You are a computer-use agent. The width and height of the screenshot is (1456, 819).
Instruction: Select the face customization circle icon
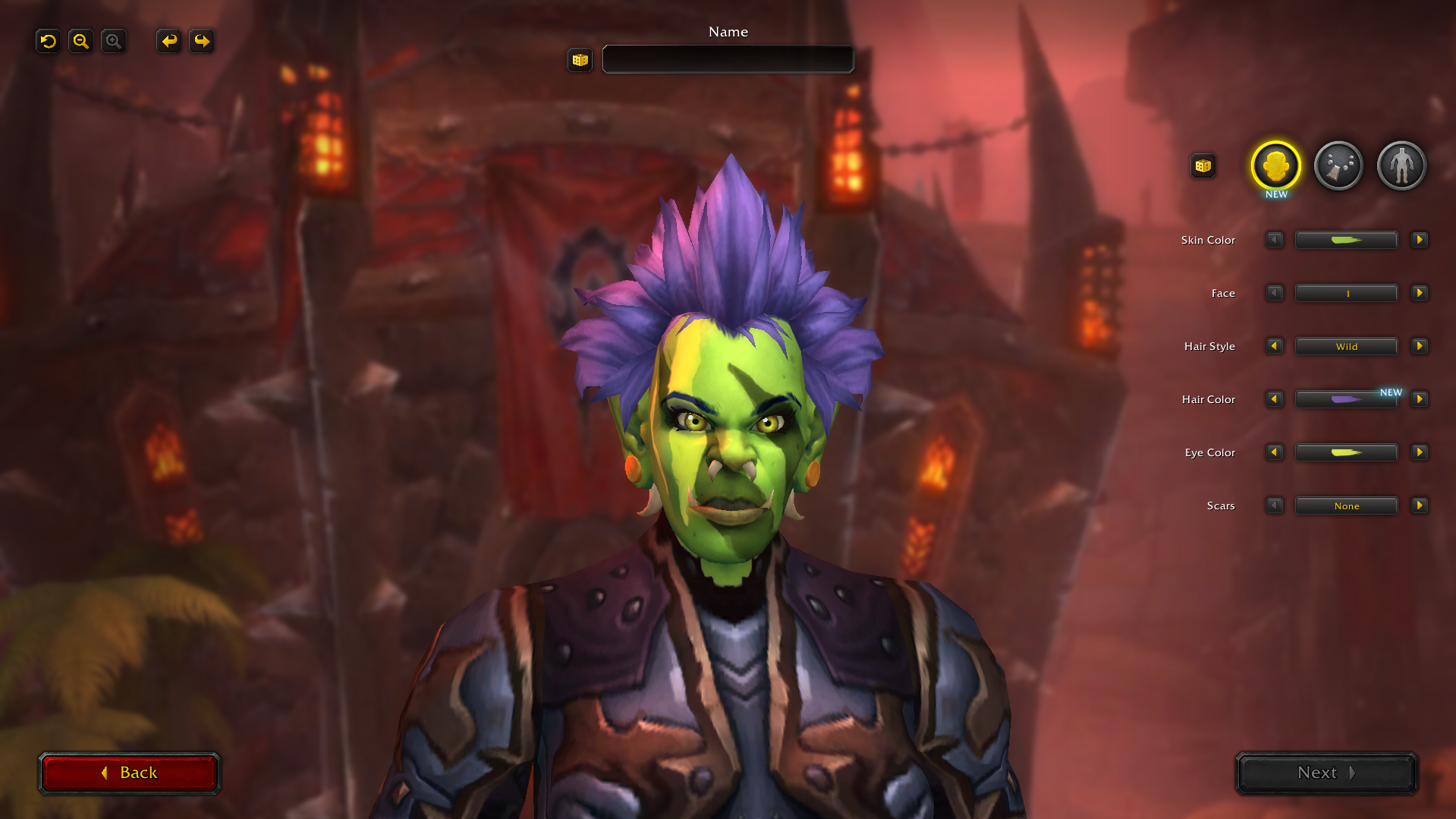click(1275, 165)
